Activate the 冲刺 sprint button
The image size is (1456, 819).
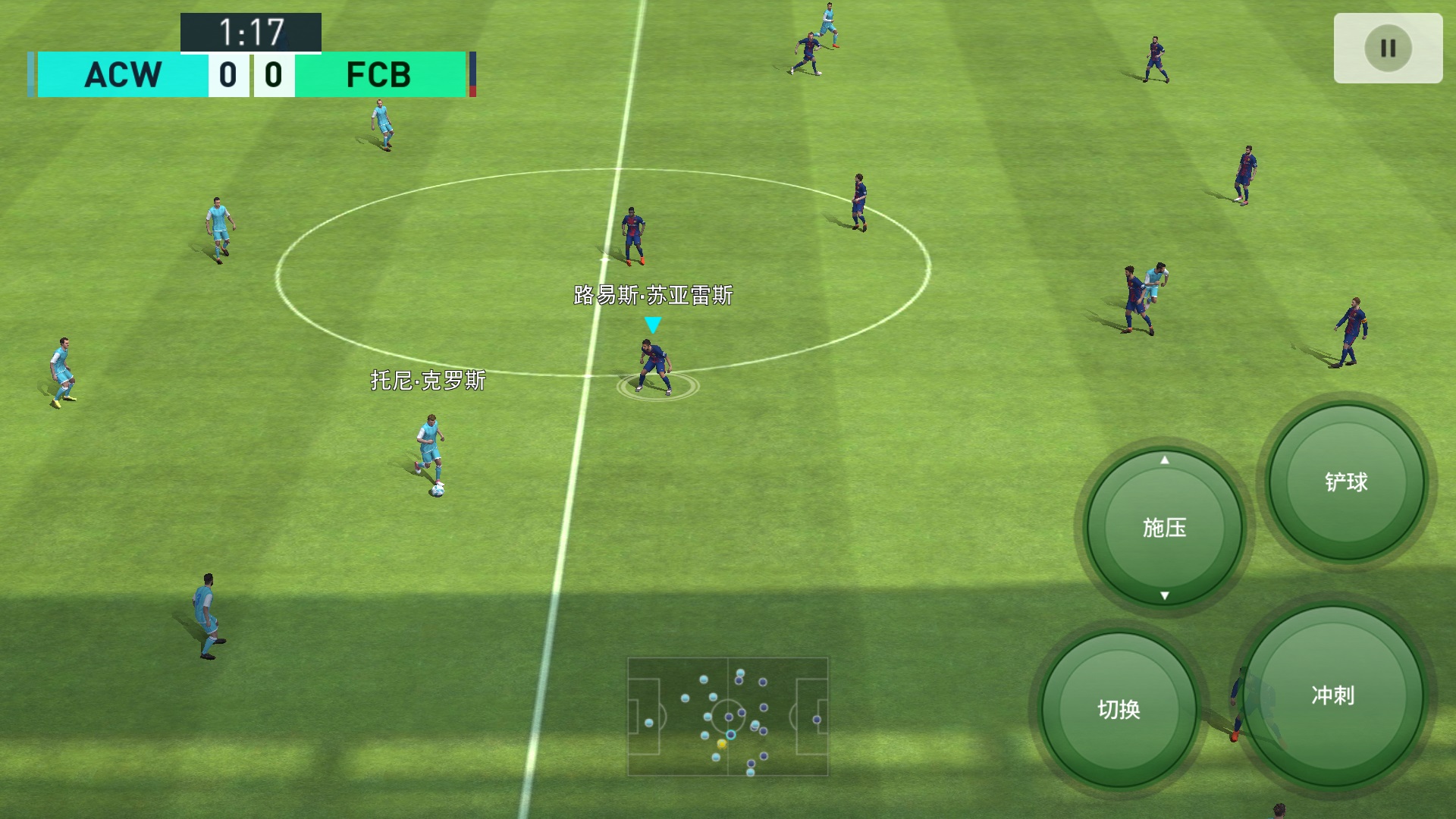tap(1332, 695)
